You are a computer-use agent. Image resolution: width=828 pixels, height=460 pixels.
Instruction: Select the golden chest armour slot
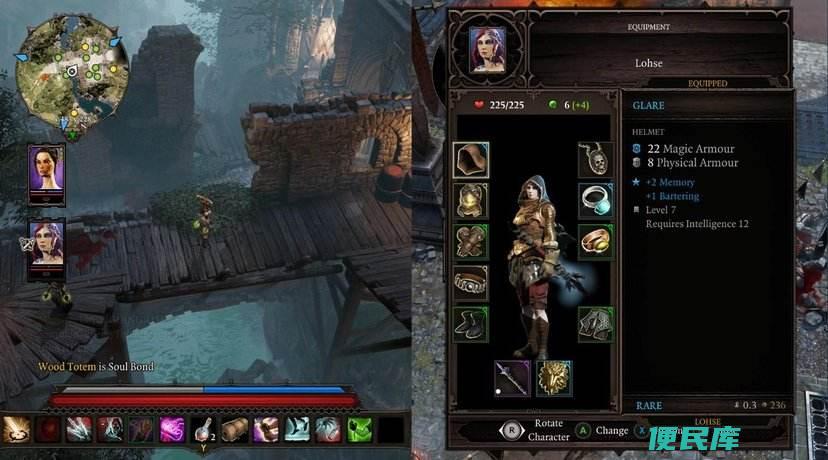click(471, 200)
